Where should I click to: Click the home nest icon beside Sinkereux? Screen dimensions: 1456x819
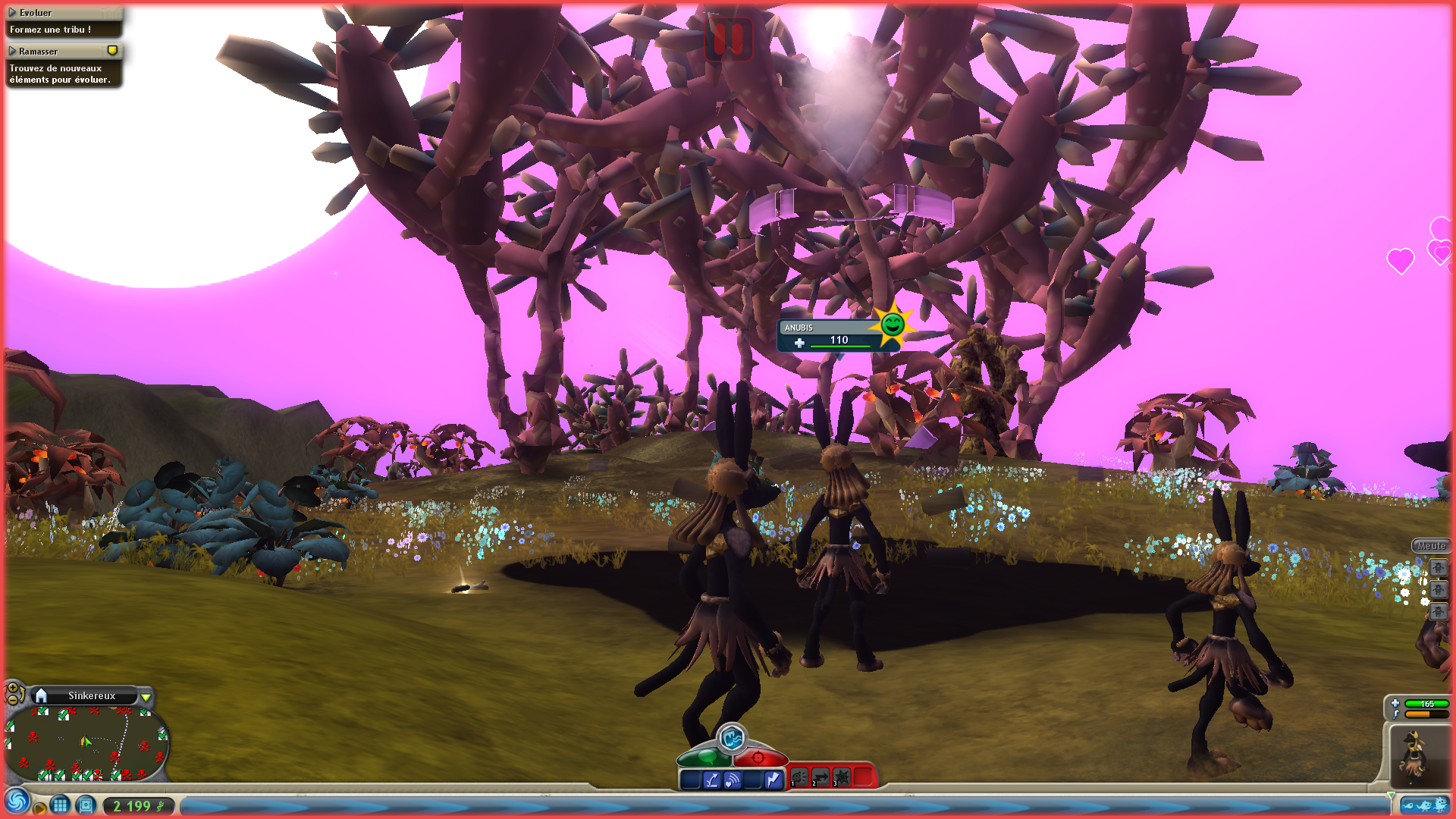pyautogui.click(x=42, y=695)
